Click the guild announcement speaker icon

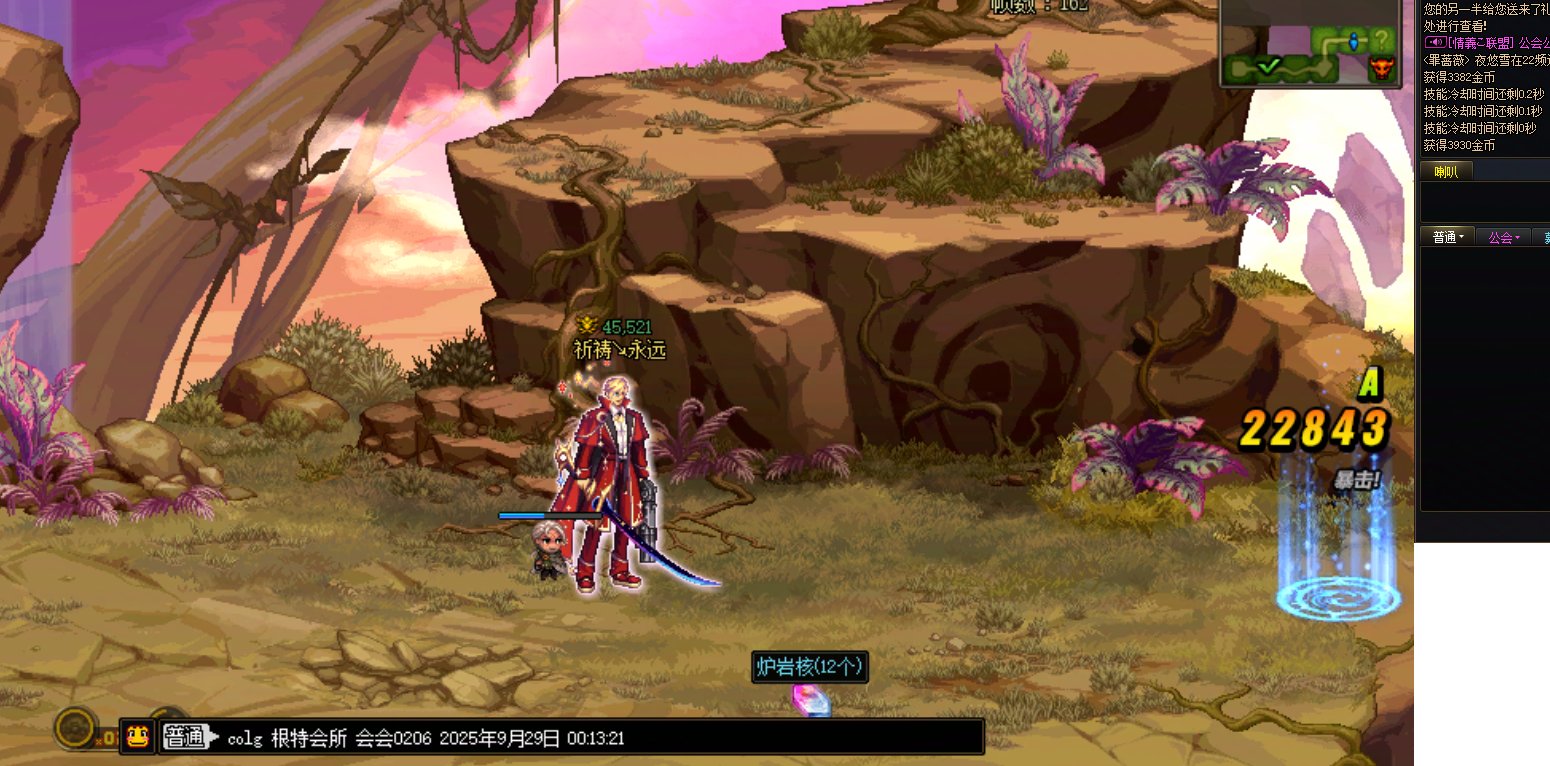(1434, 43)
